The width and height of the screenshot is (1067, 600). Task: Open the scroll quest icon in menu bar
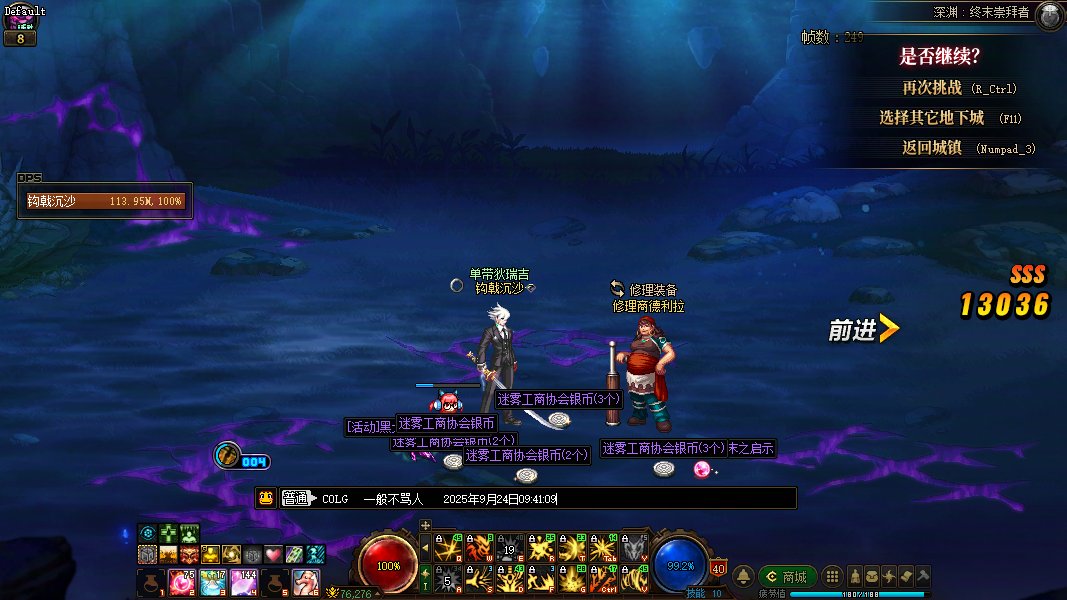tap(906, 577)
